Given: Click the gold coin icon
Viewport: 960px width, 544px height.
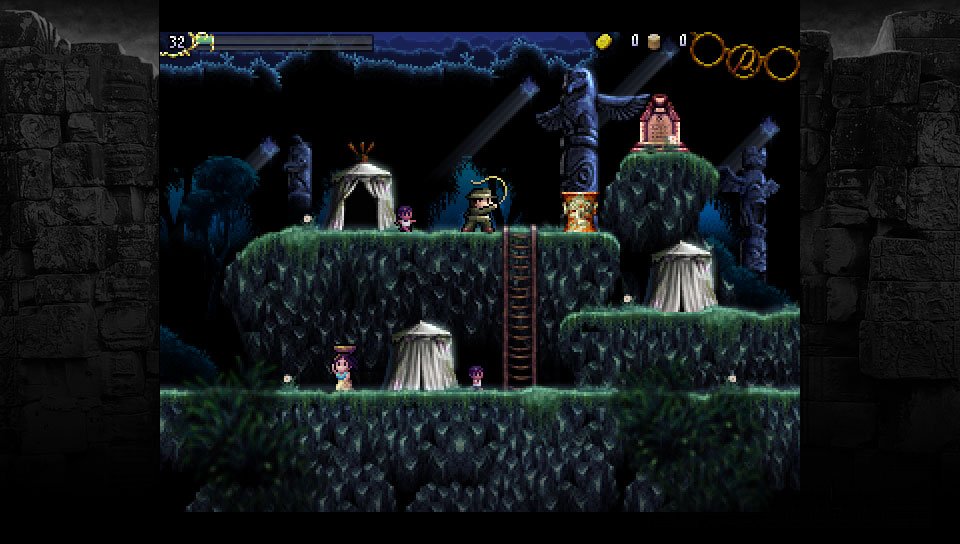Looking at the screenshot, I should [x=604, y=41].
